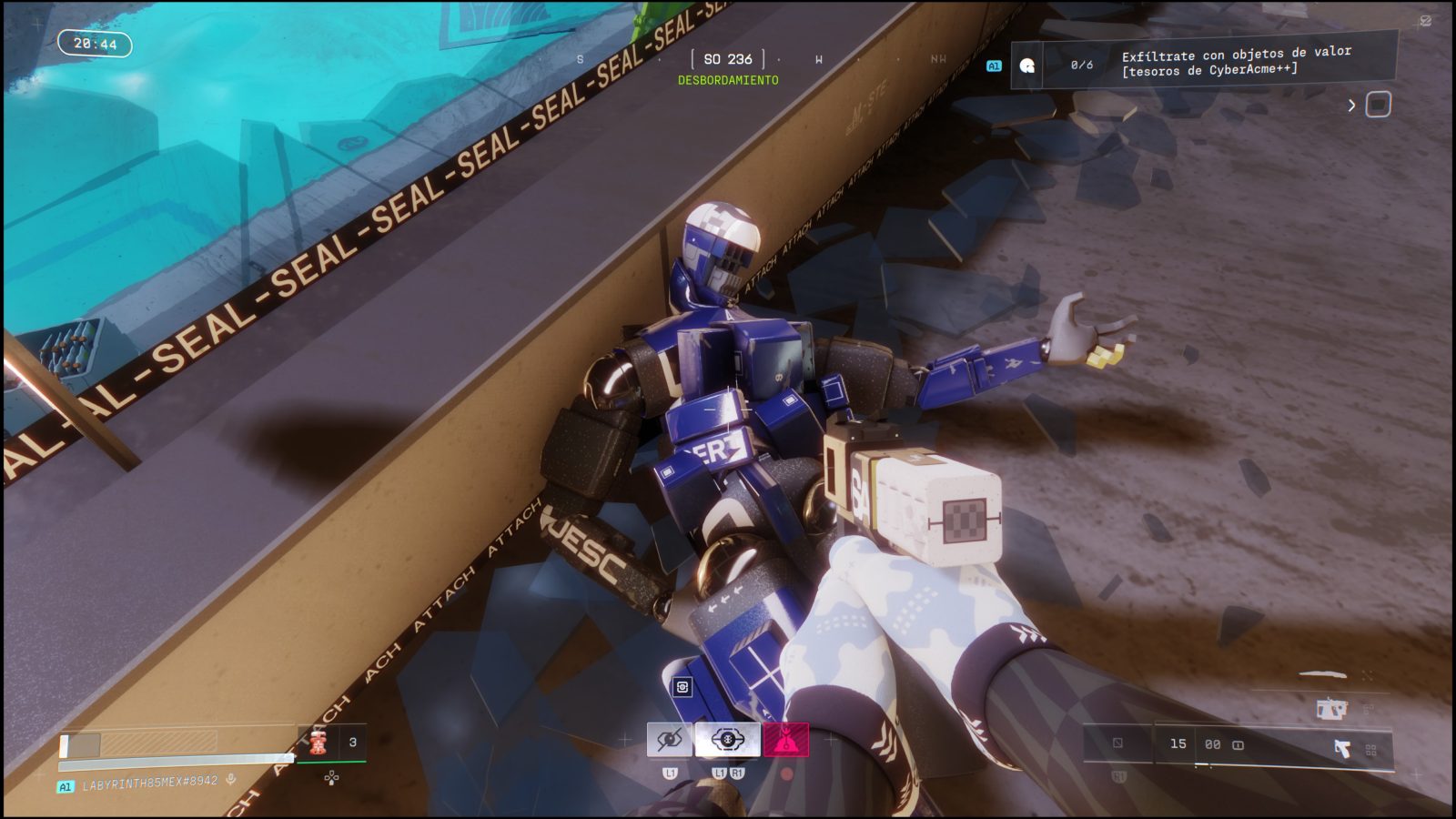This screenshot has width=1456, height=819.
Task: Open the quad-square slot grid beside the pistol
Action: pos(1372,751)
